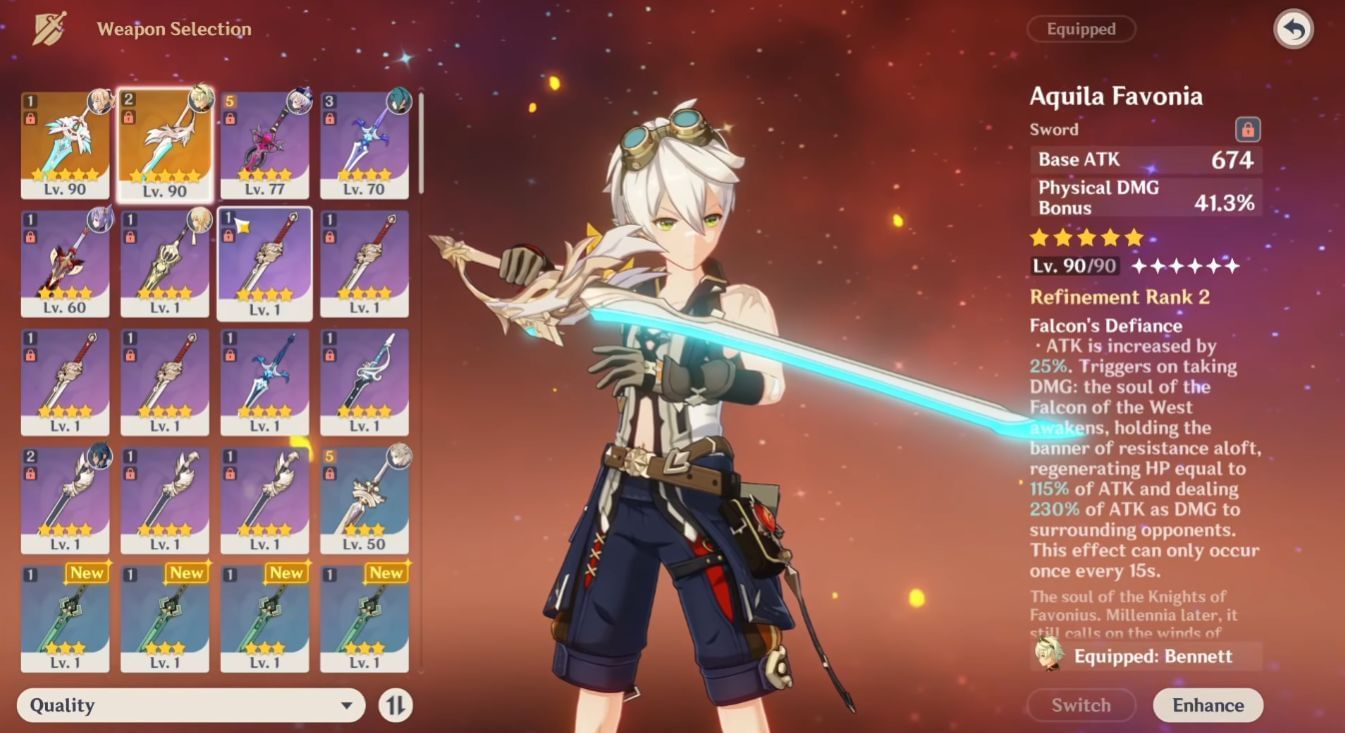Click the Switch button

pyautogui.click(x=1081, y=705)
